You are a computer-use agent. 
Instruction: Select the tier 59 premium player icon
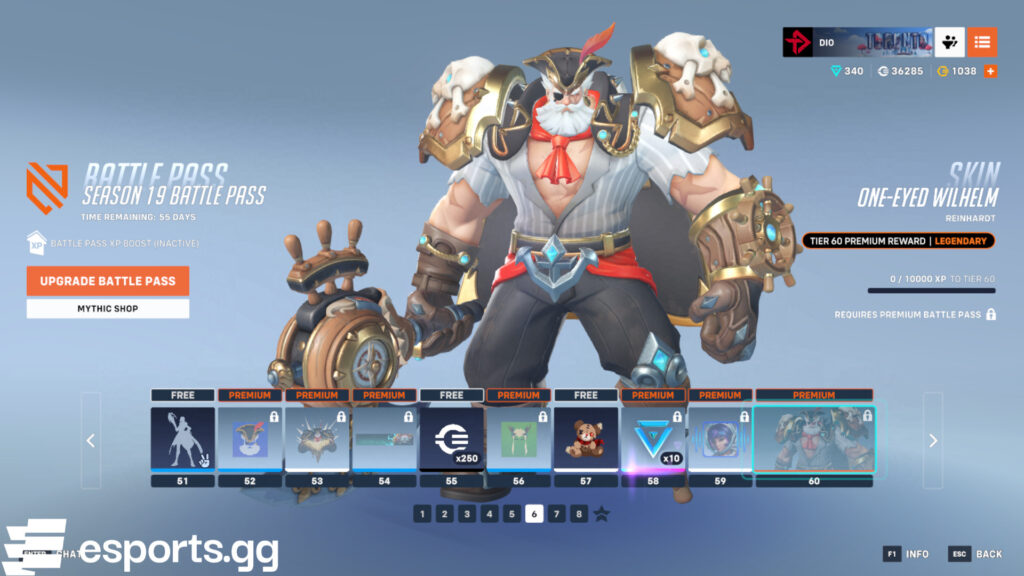720,438
